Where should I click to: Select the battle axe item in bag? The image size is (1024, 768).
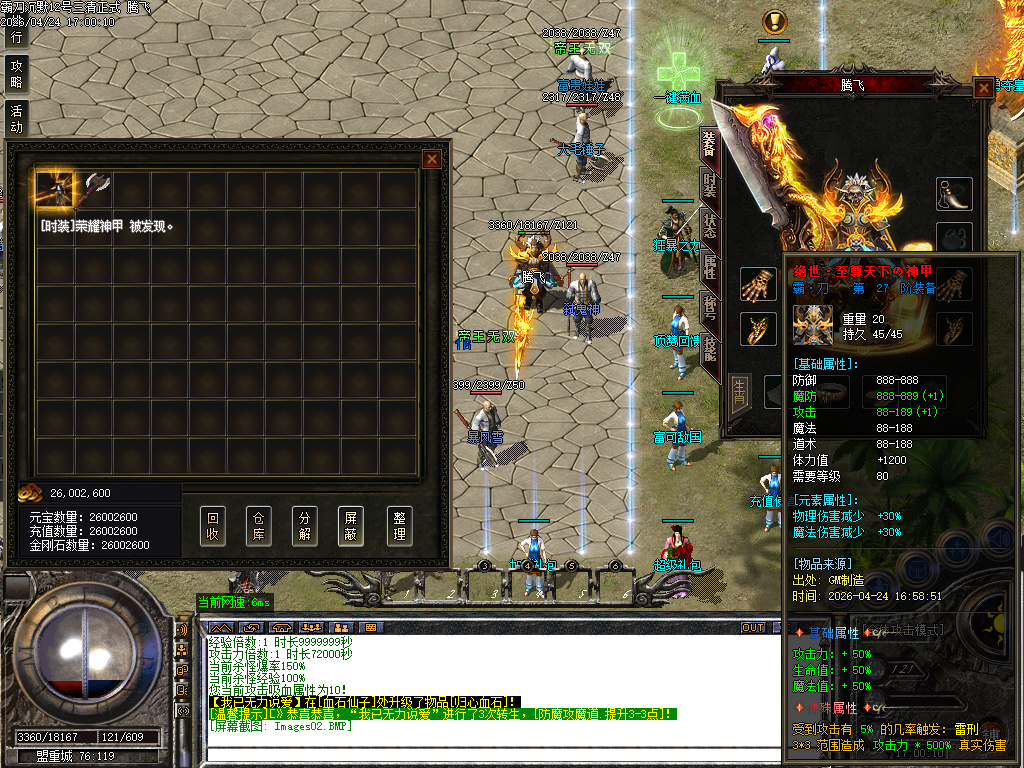(x=94, y=188)
